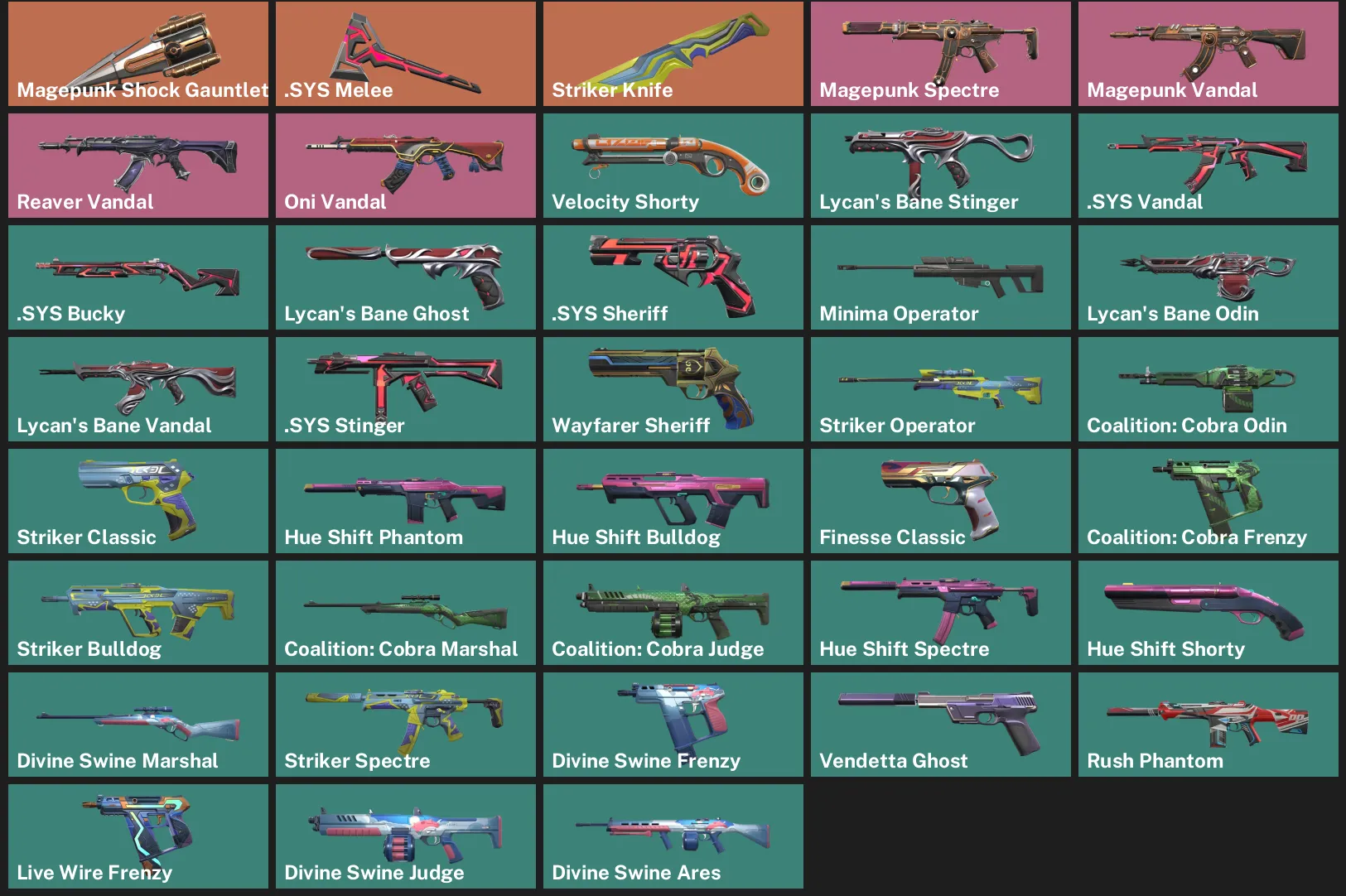Open the Minima Operator skin

point(940,277)
